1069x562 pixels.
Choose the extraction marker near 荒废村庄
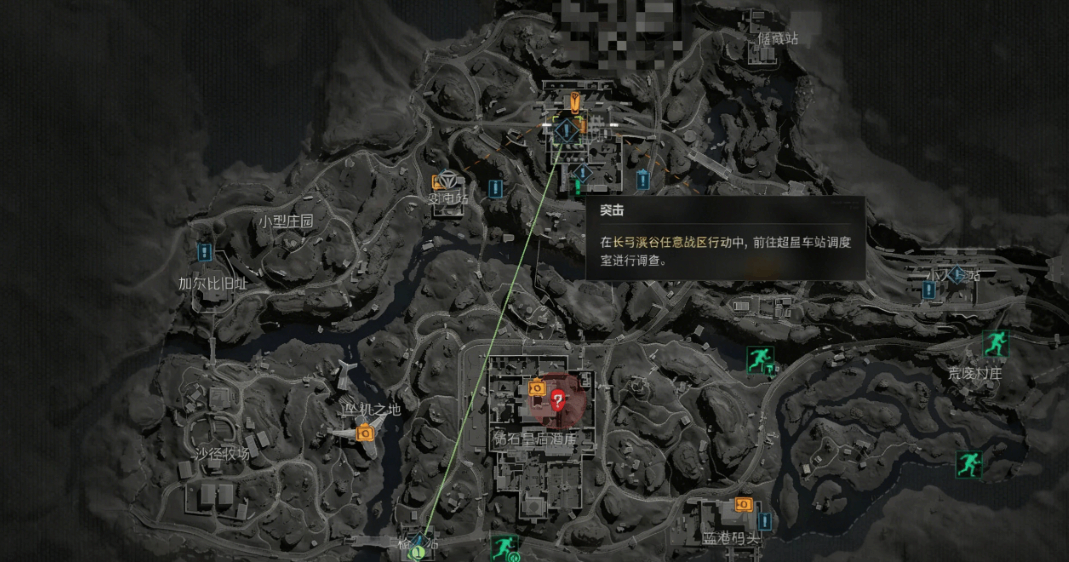[x=993, y=344]
